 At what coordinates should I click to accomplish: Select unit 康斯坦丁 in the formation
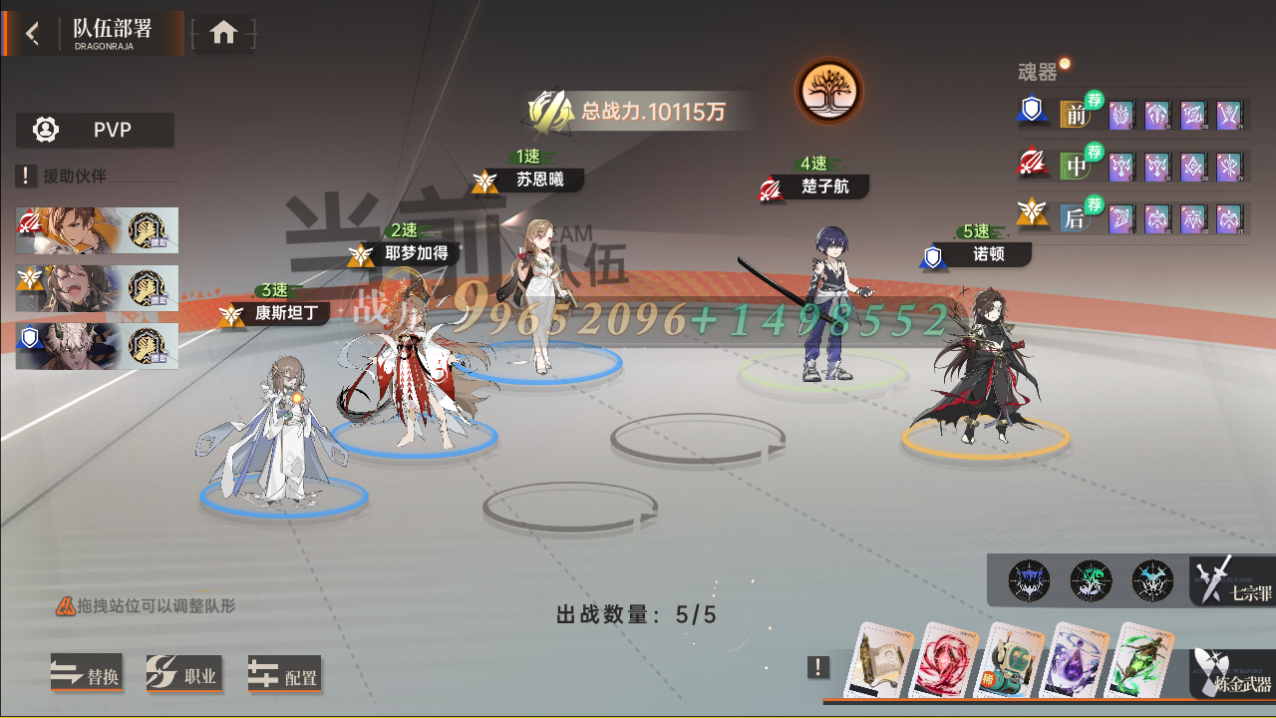pyautogui.click(x=270, y=440)
